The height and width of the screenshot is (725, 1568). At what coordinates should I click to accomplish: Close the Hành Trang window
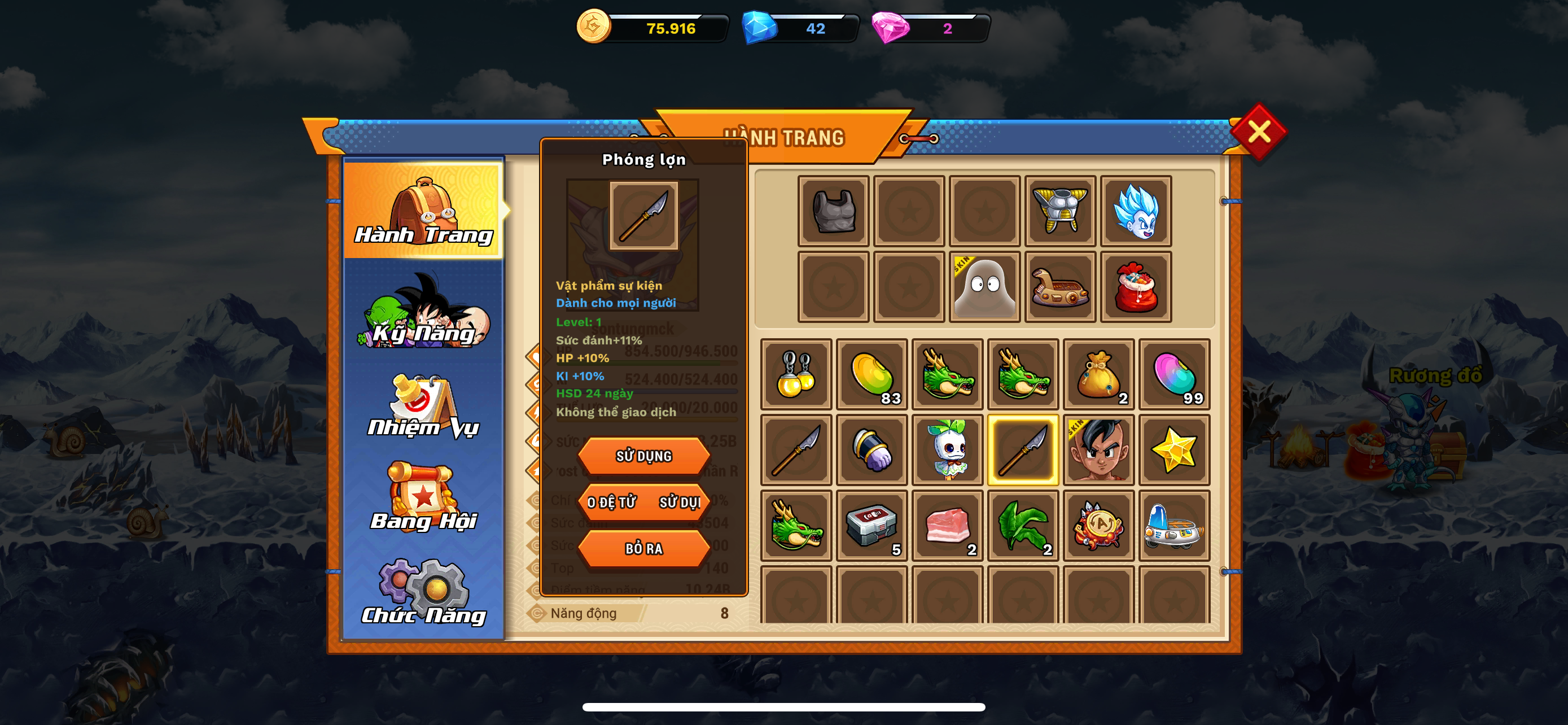pyautogui.click(x=1258, y=132)
